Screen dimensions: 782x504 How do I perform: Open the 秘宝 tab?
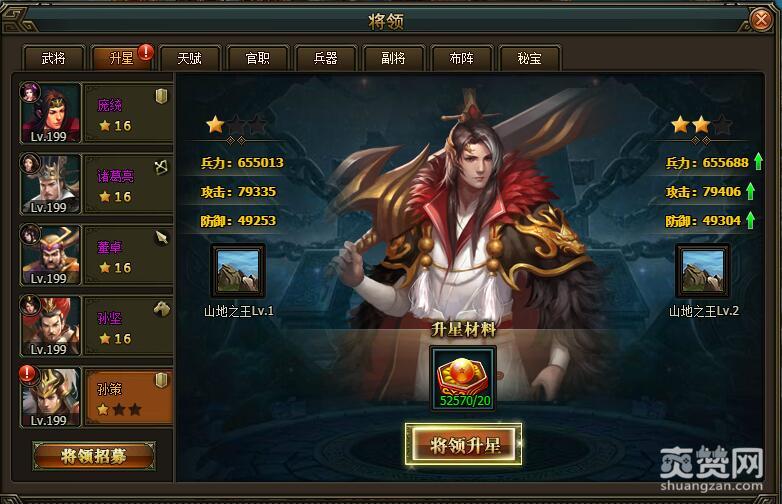(x=529, y=58)
